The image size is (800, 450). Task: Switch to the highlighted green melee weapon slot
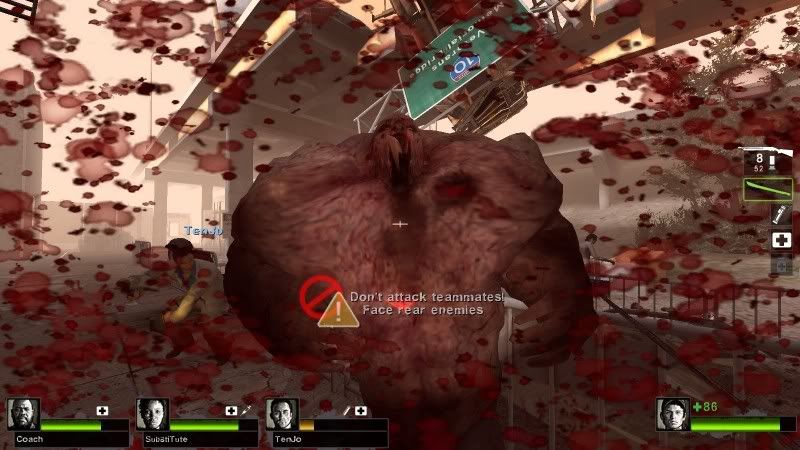coord(768,188)
